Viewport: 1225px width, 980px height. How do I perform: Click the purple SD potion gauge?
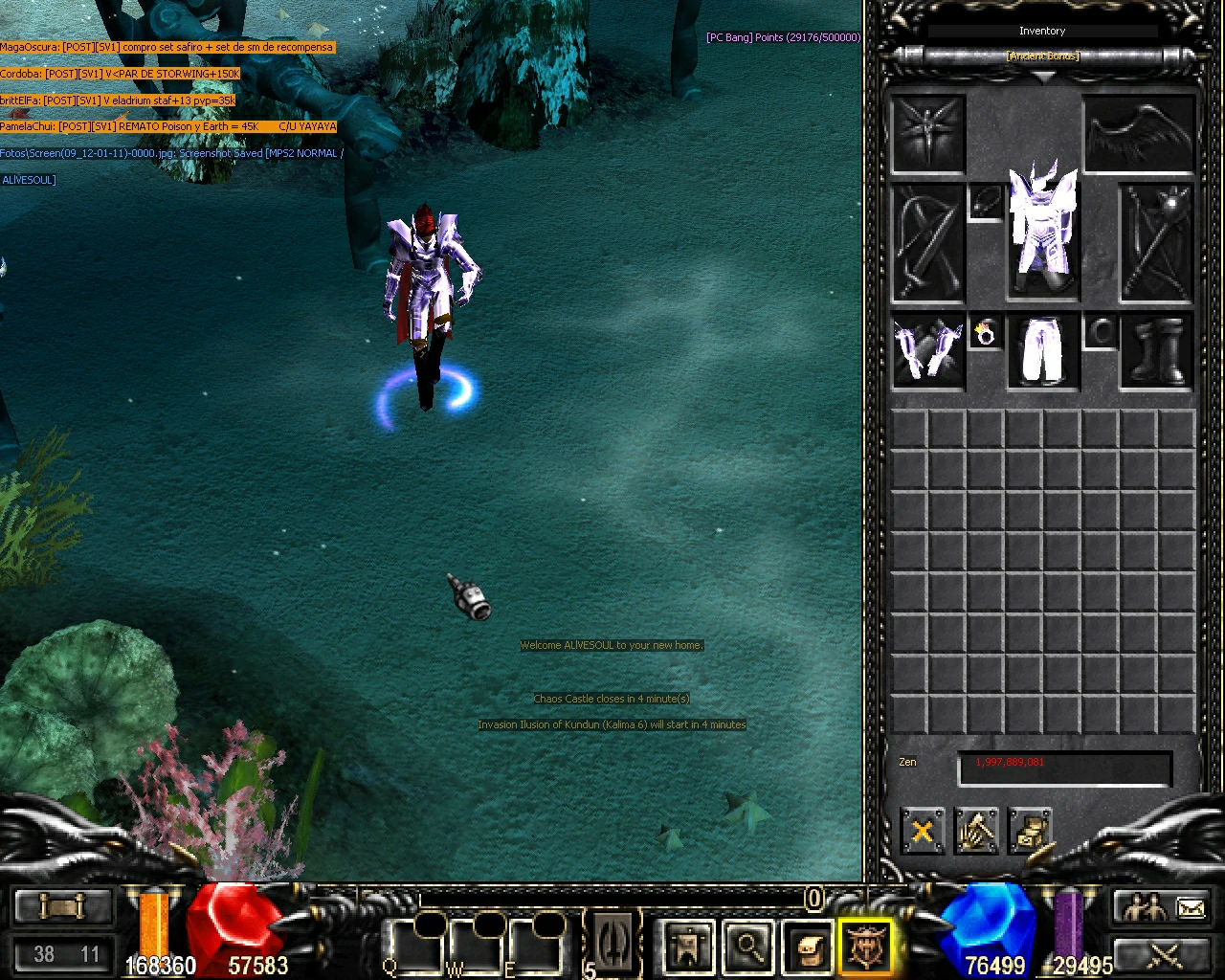[1070, 924]
